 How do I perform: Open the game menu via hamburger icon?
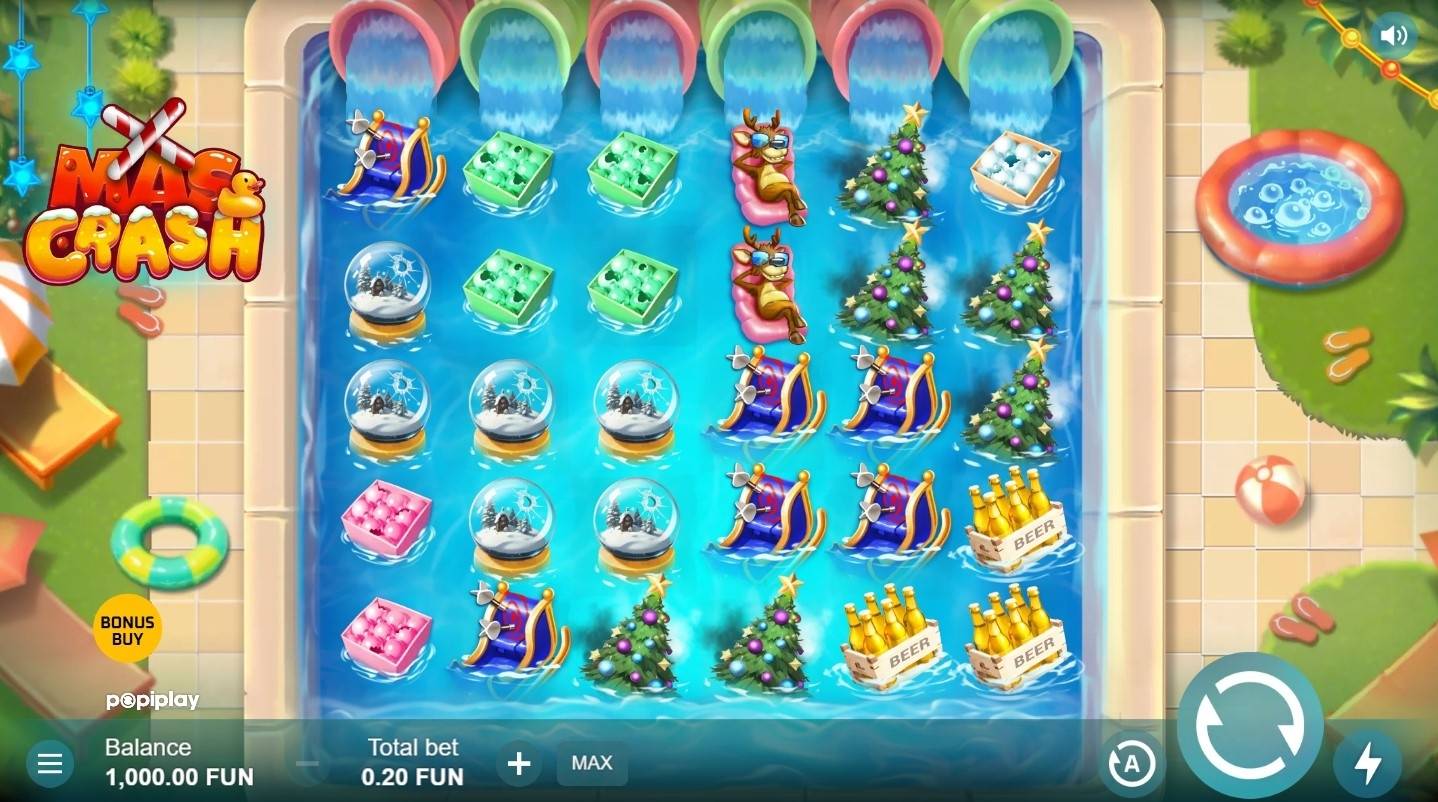(50, 762)
